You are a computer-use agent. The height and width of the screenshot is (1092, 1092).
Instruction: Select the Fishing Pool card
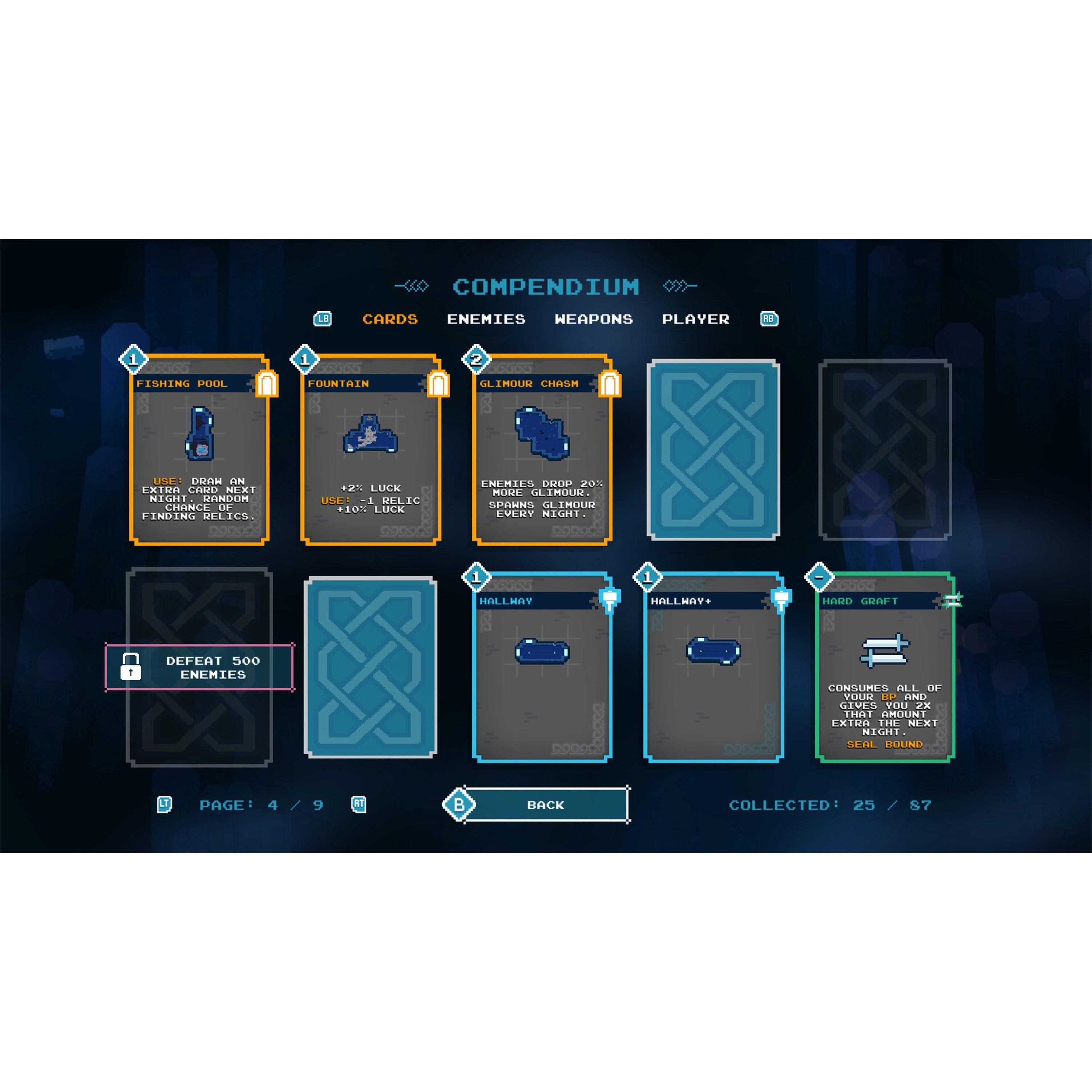pos(199,450)
